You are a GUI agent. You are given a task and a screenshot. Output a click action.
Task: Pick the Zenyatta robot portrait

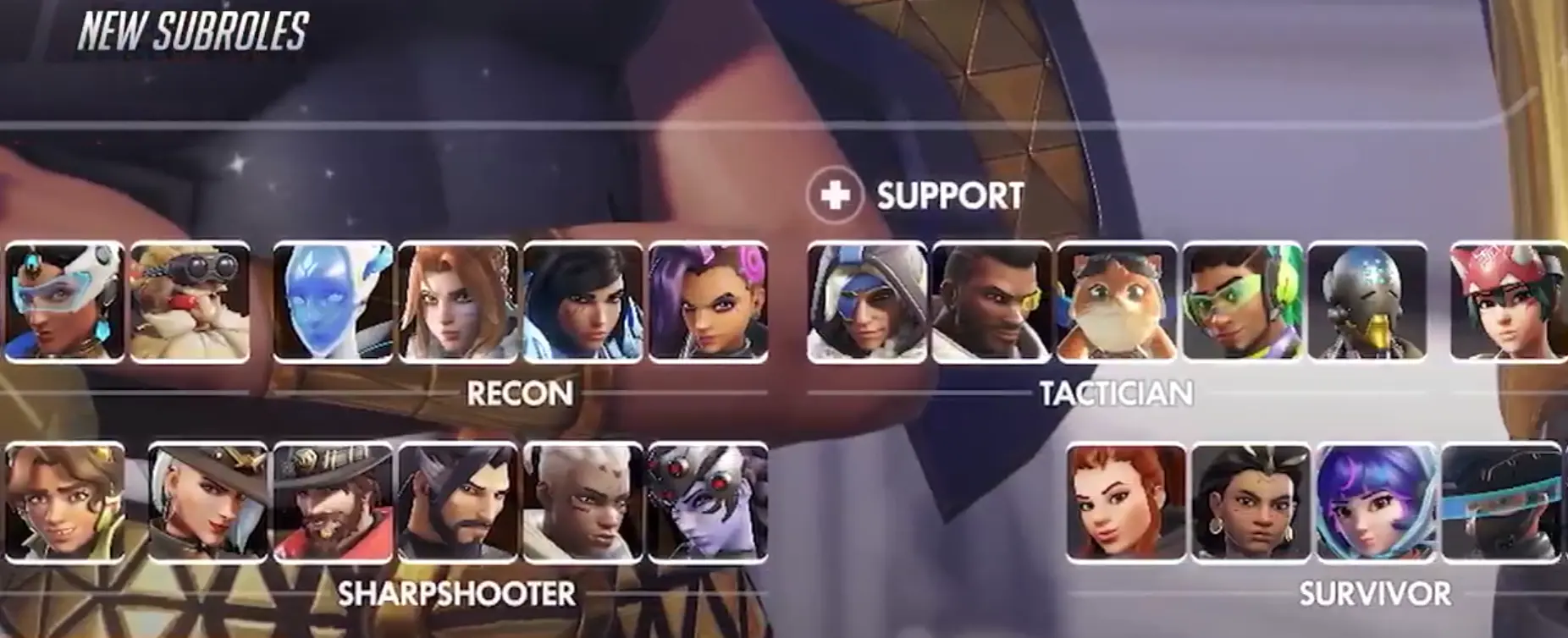coord(1366,302)
